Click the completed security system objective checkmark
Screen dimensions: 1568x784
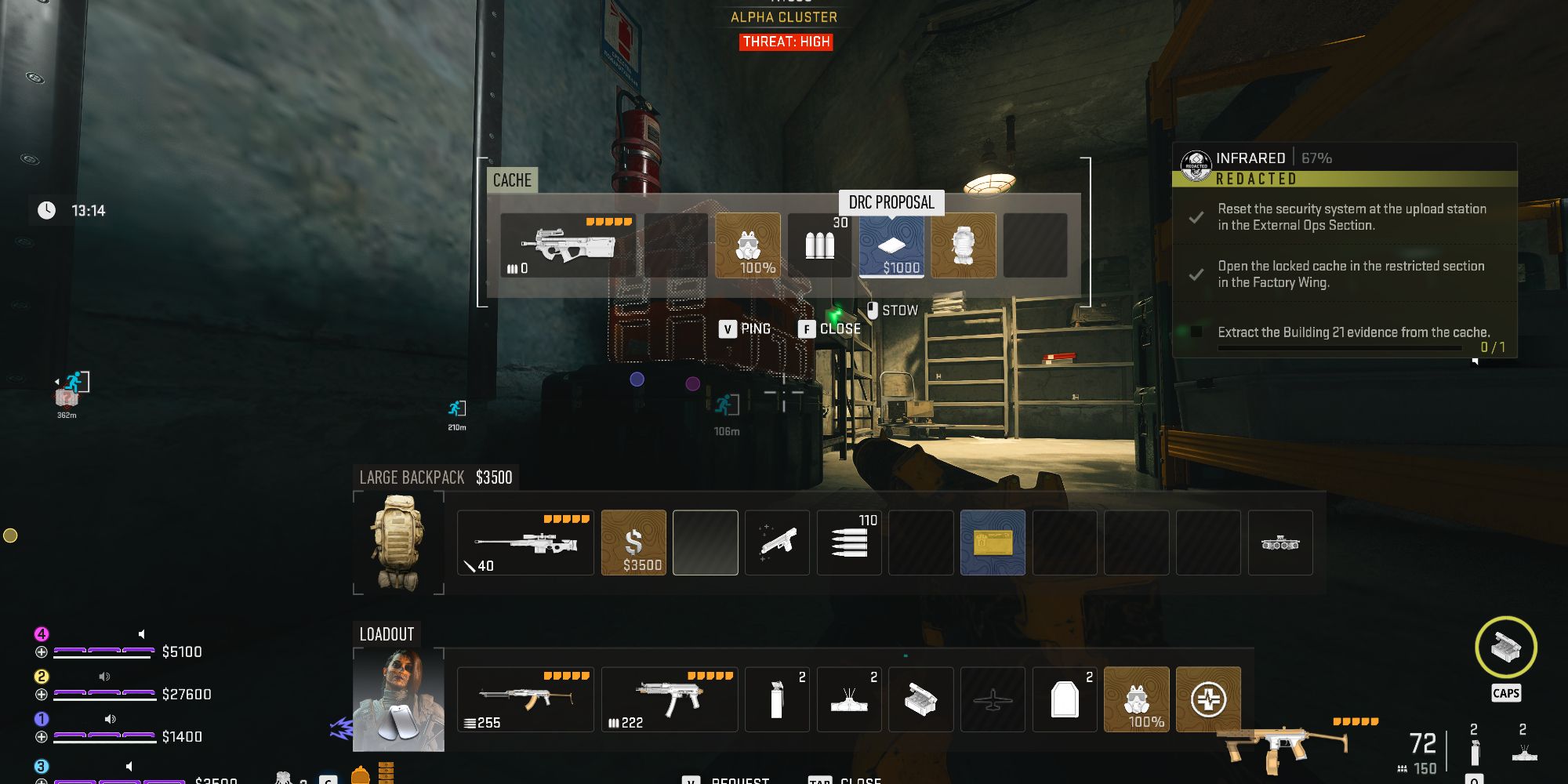(x=1196, y=218)
